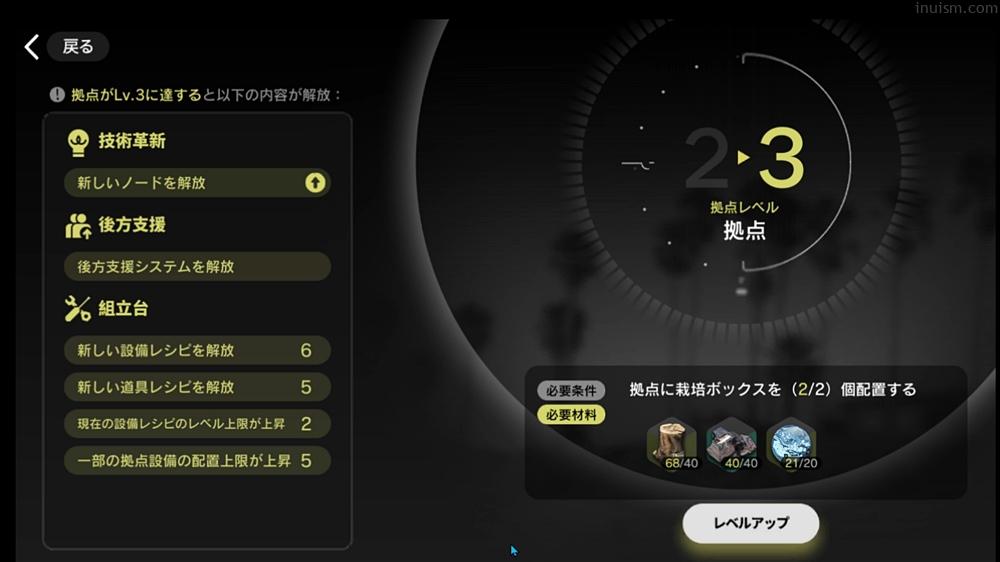Select the 一部の拠点設備の配置上限が上昇 row
The image size is (1000, 562).
(197, 461)
